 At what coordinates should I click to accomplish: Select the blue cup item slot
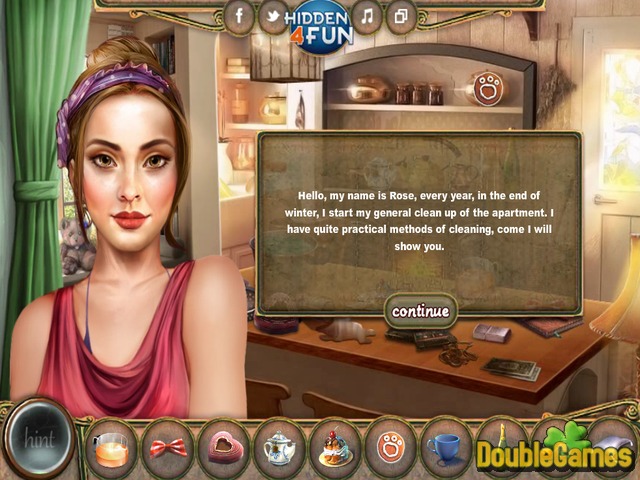[x=447, y=446]
